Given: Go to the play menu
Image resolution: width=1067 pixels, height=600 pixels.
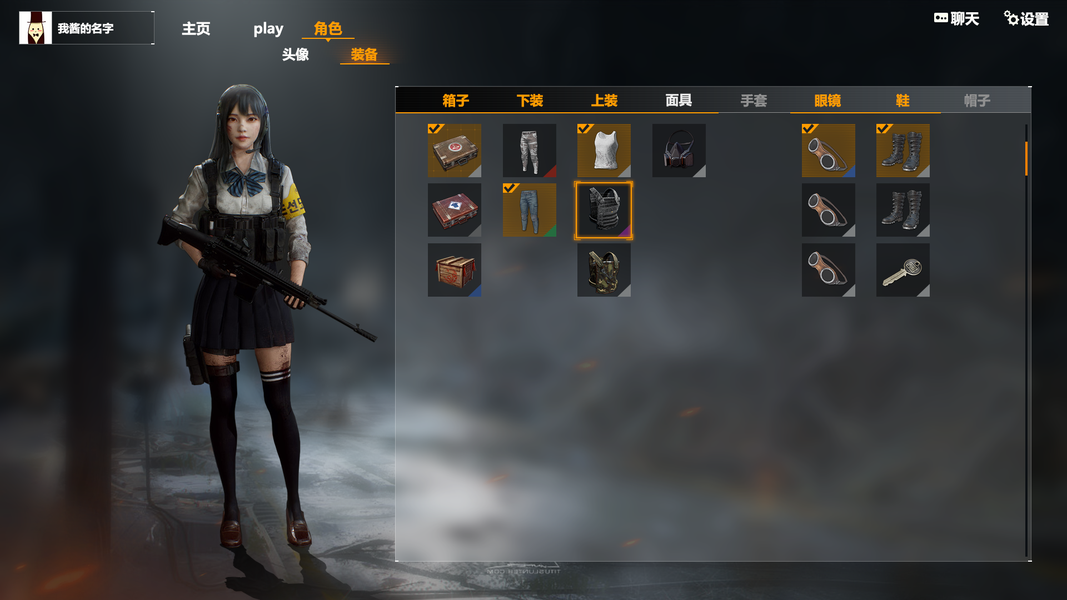Looking at the screenshot, I should click(x=268, y=29).
